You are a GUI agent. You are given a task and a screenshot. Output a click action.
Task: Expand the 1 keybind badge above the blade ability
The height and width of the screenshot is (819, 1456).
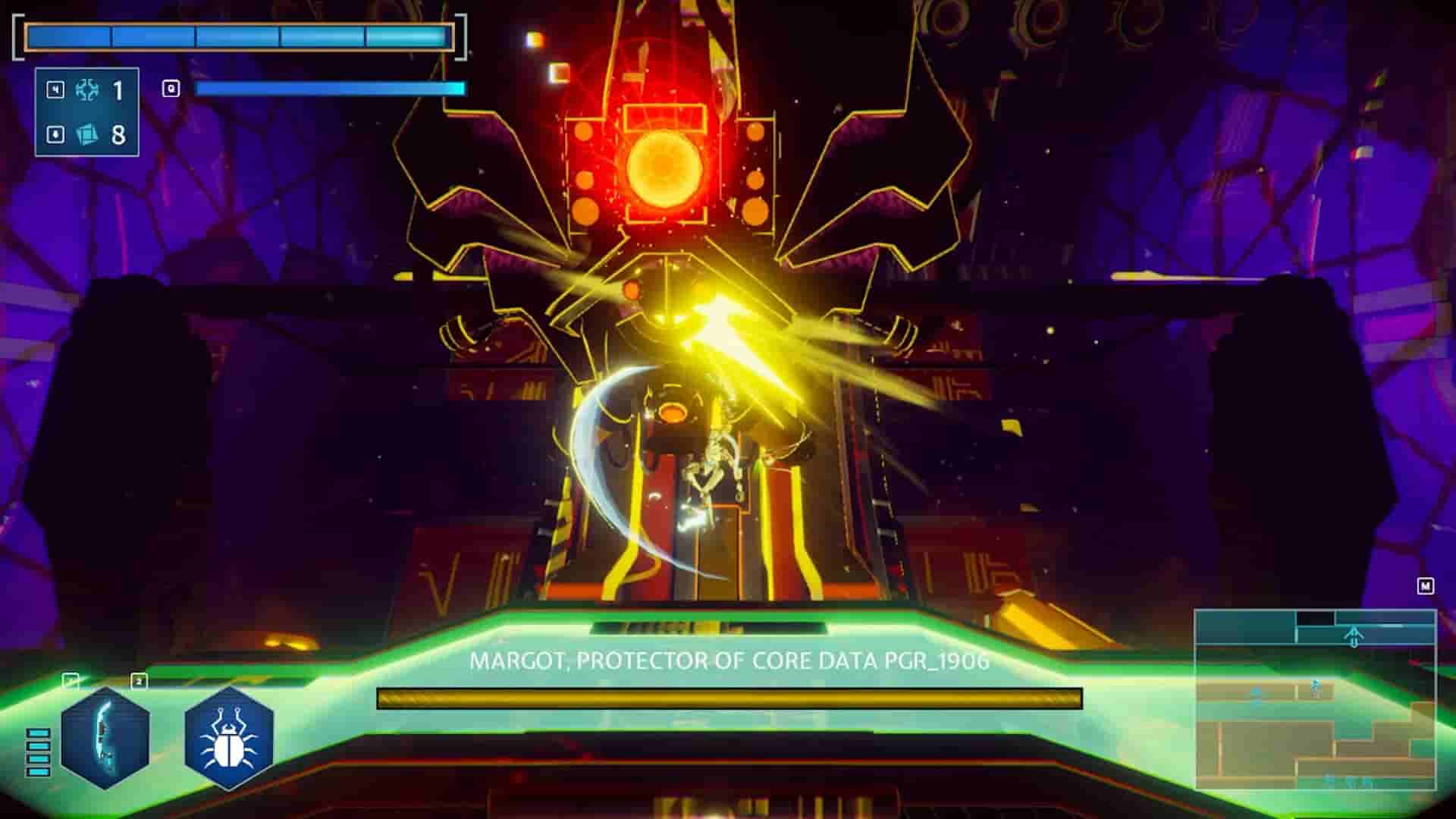[70, 679]
